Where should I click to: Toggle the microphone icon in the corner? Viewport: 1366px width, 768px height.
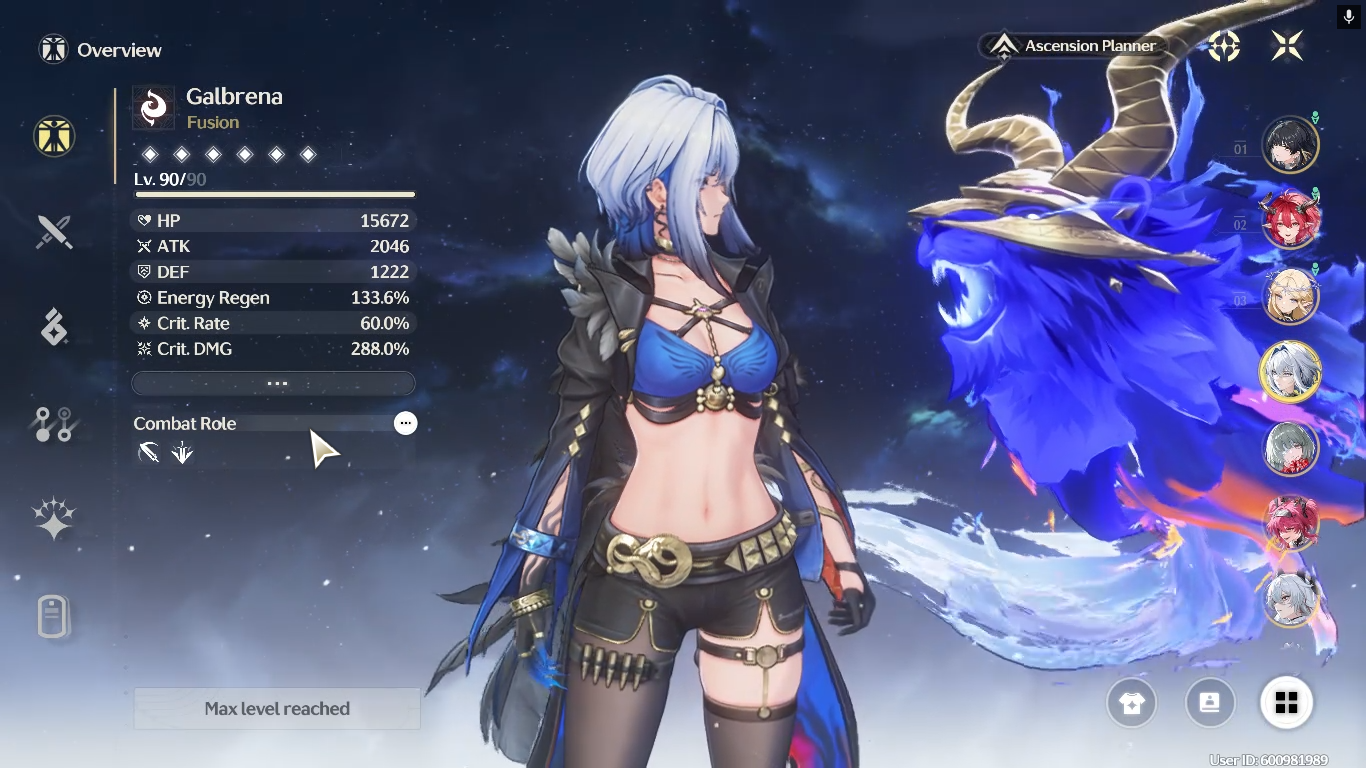pyautogui.click(x=1349, y=17)
